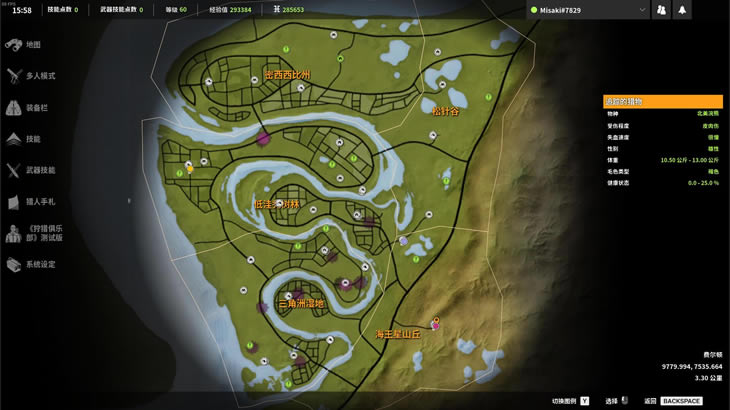Select the 密西西比州 region label on map
Viewport: 730px width, 410px height.
(287, 75)
